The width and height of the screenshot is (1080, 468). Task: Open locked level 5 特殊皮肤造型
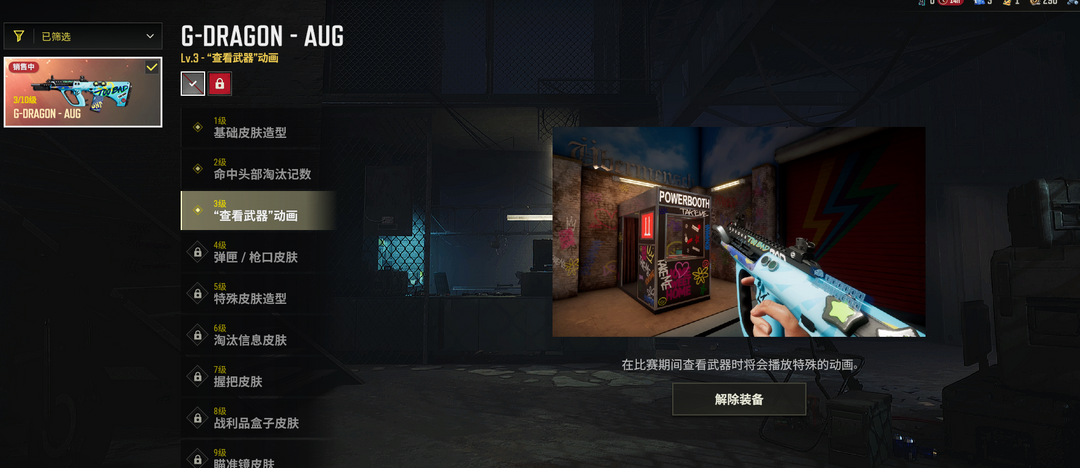257,293
